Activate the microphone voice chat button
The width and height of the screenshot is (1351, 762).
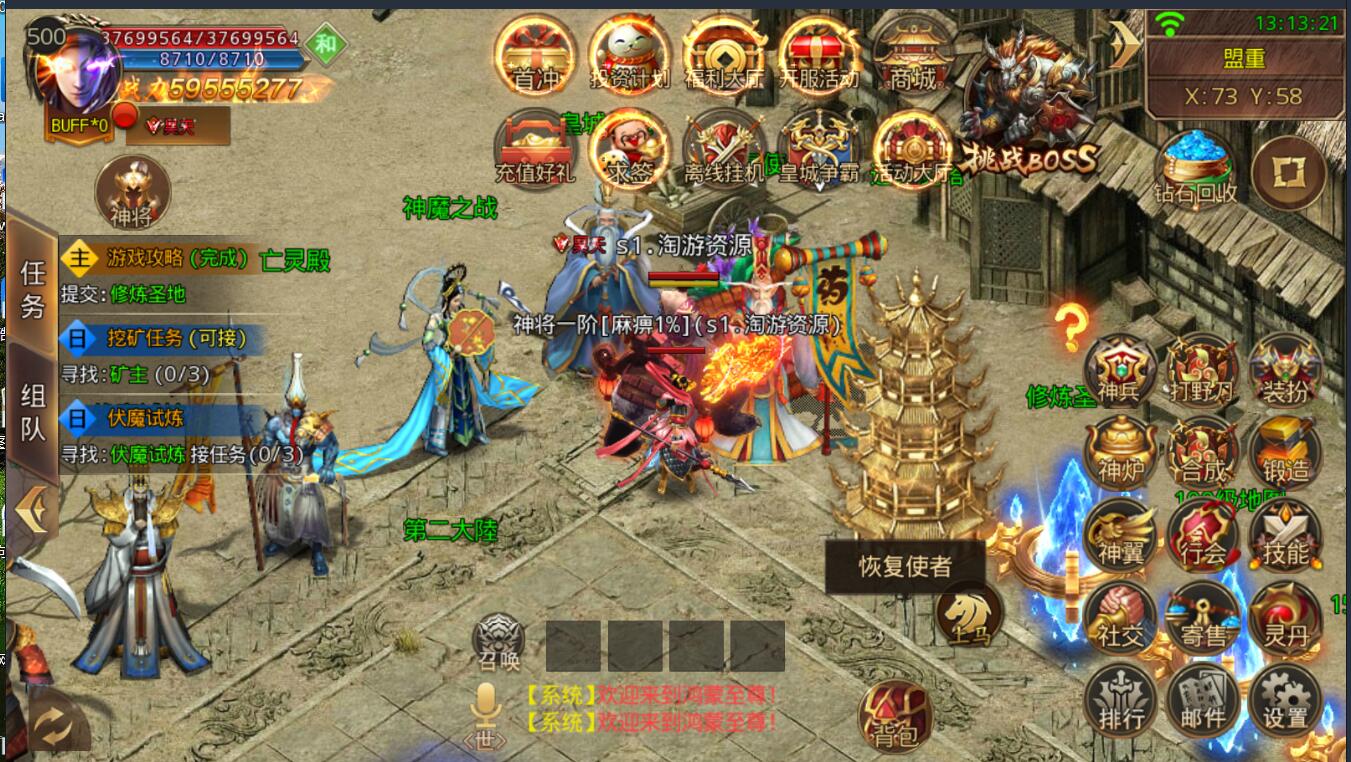[x=486, y=712]
